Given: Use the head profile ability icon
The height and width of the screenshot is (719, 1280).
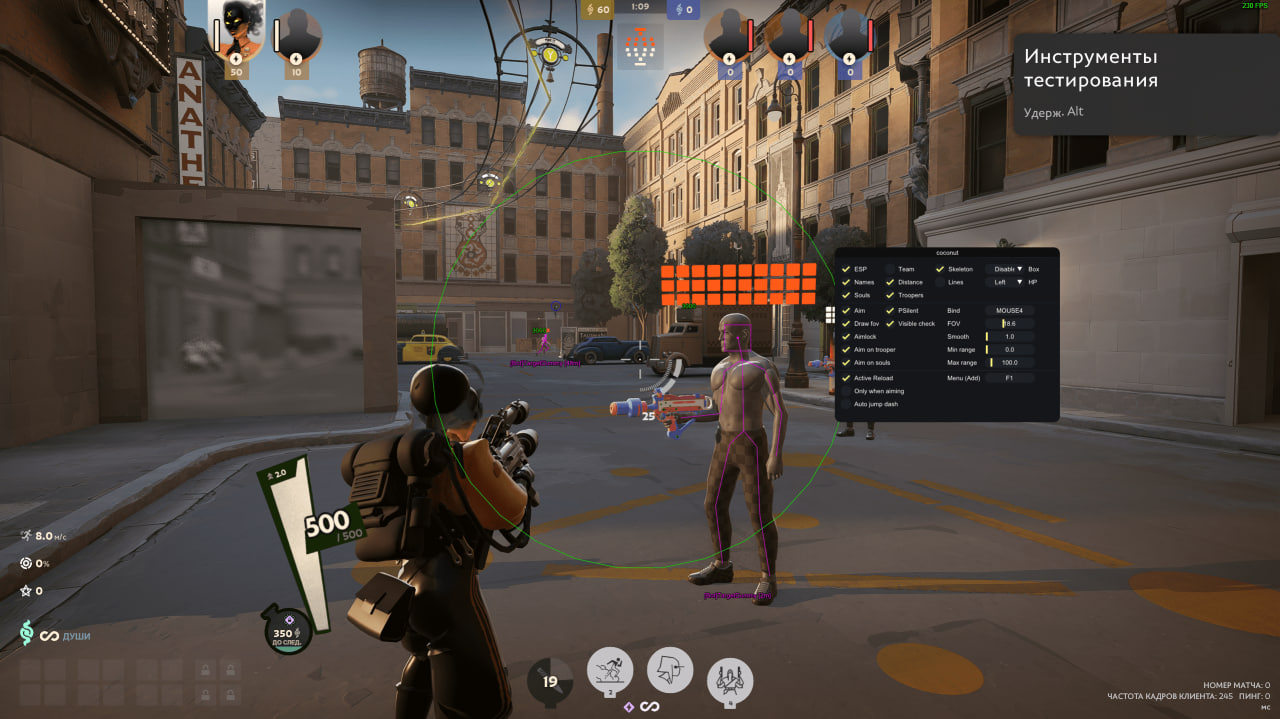Looking at the screenshot, I should [670, 669].
